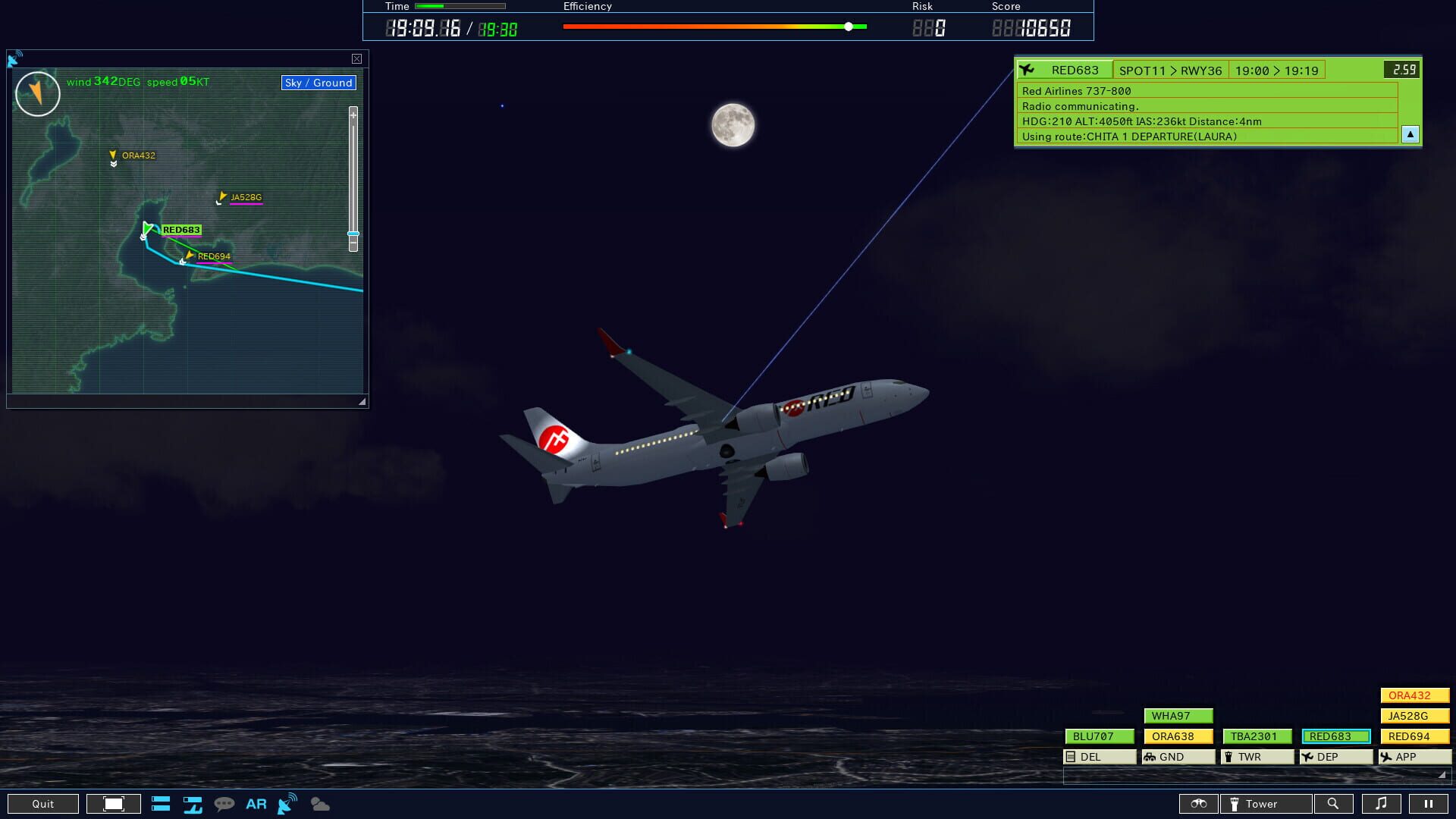Collapse the RED683 info panel arrow
This screenshot has width=1456, height=819.
point(1409,134)
